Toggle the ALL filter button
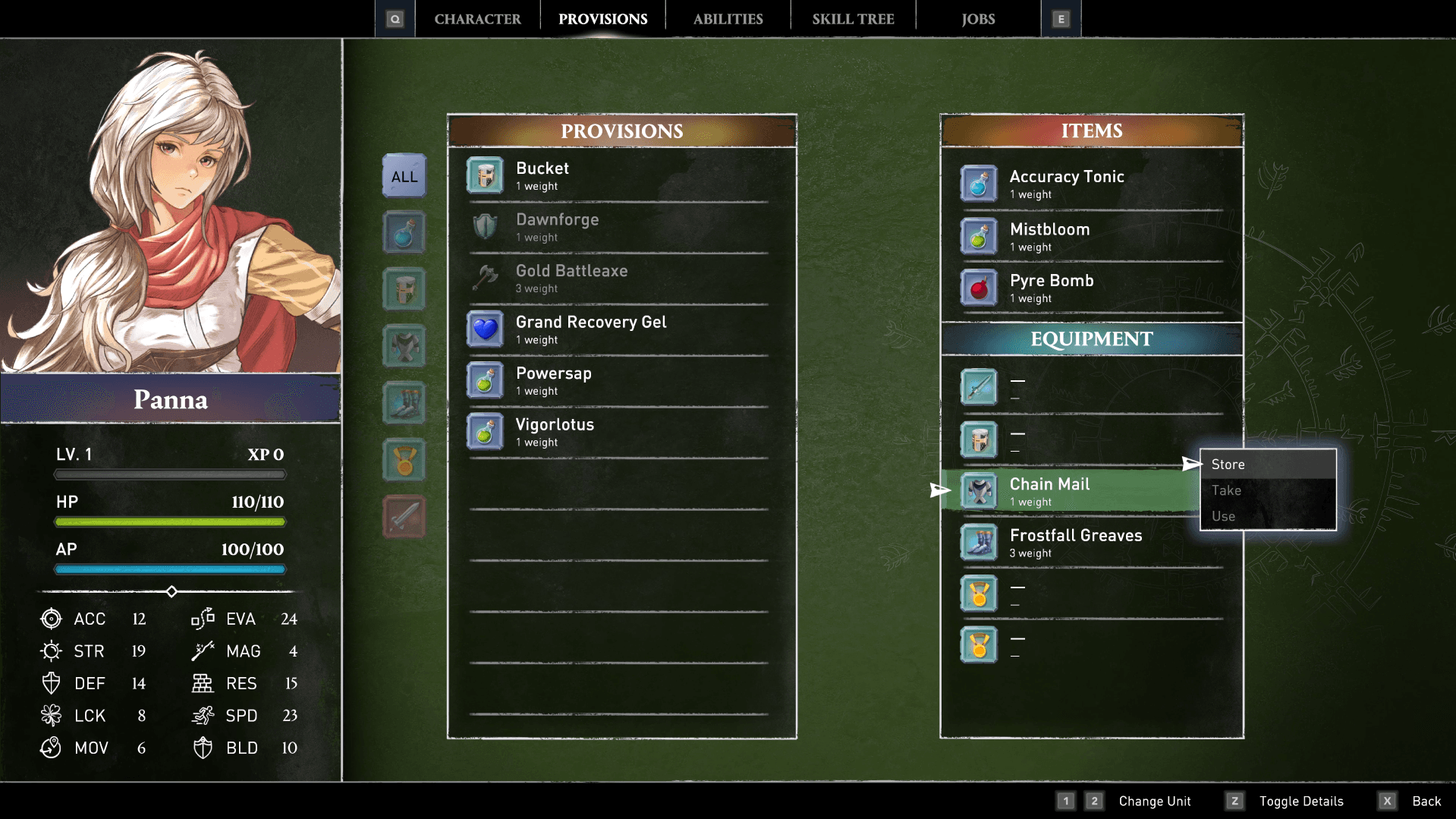 [404, 175]
